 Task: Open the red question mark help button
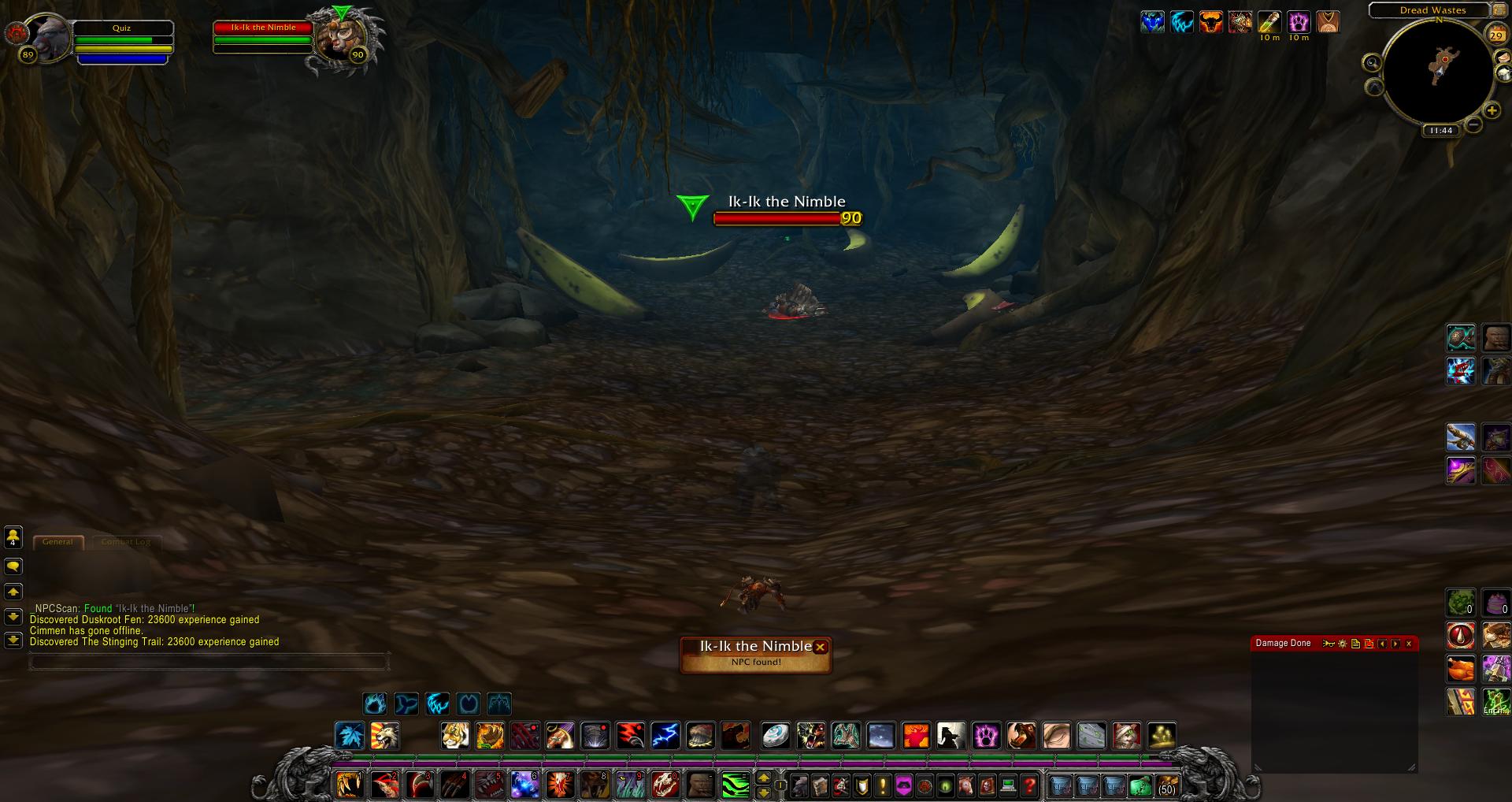click(1029, 785)
